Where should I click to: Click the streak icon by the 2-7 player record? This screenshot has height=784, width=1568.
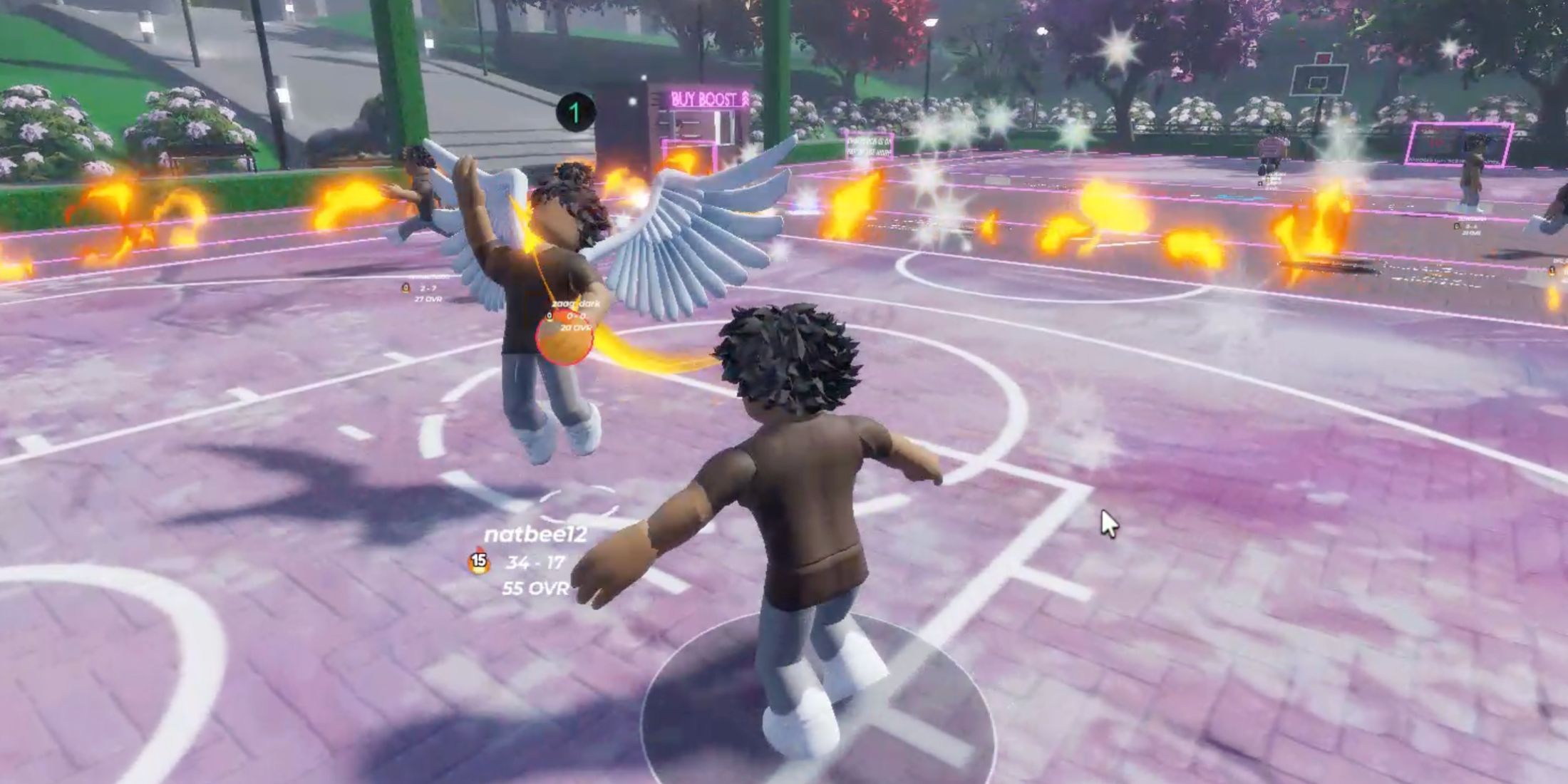point(405,288)
